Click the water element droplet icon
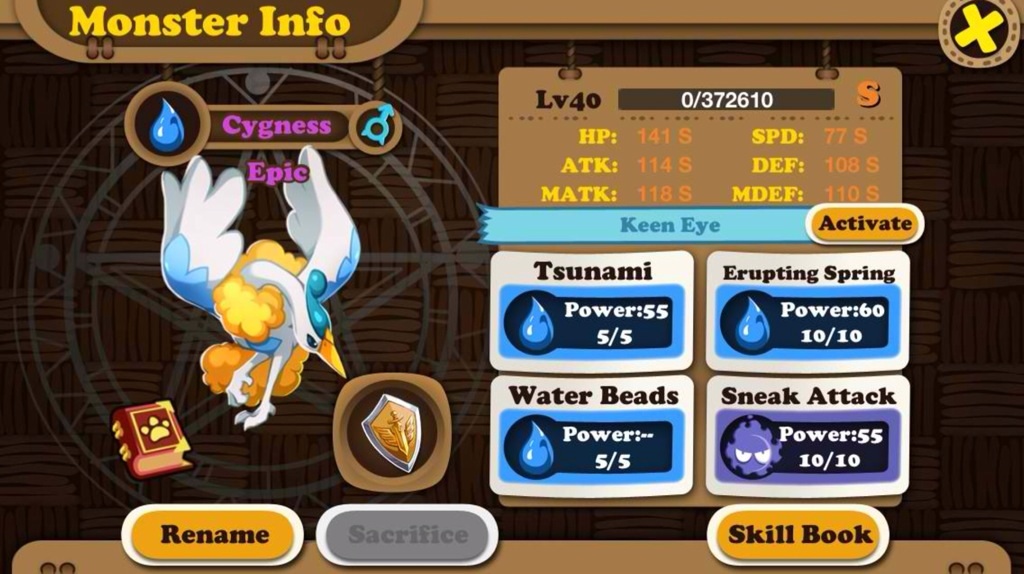The height and width of the screenshot is (574, 1024). coord(167,127)
